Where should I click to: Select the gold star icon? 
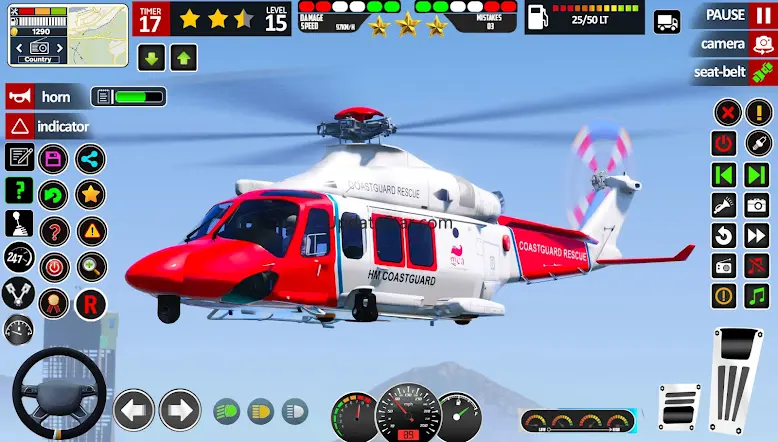coord(90,193)
